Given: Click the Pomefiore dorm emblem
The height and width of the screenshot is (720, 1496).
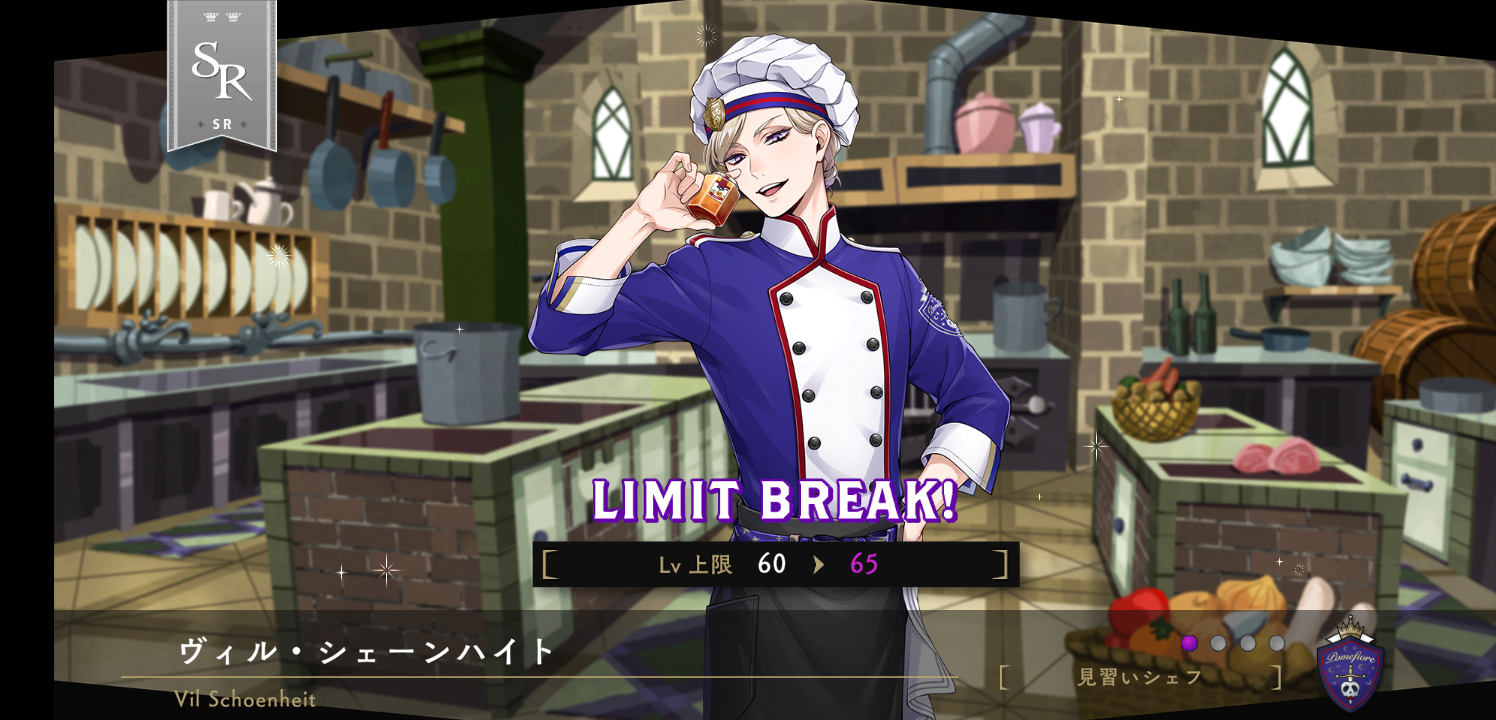Looking at the screenshot, I should coord(1350,667).
